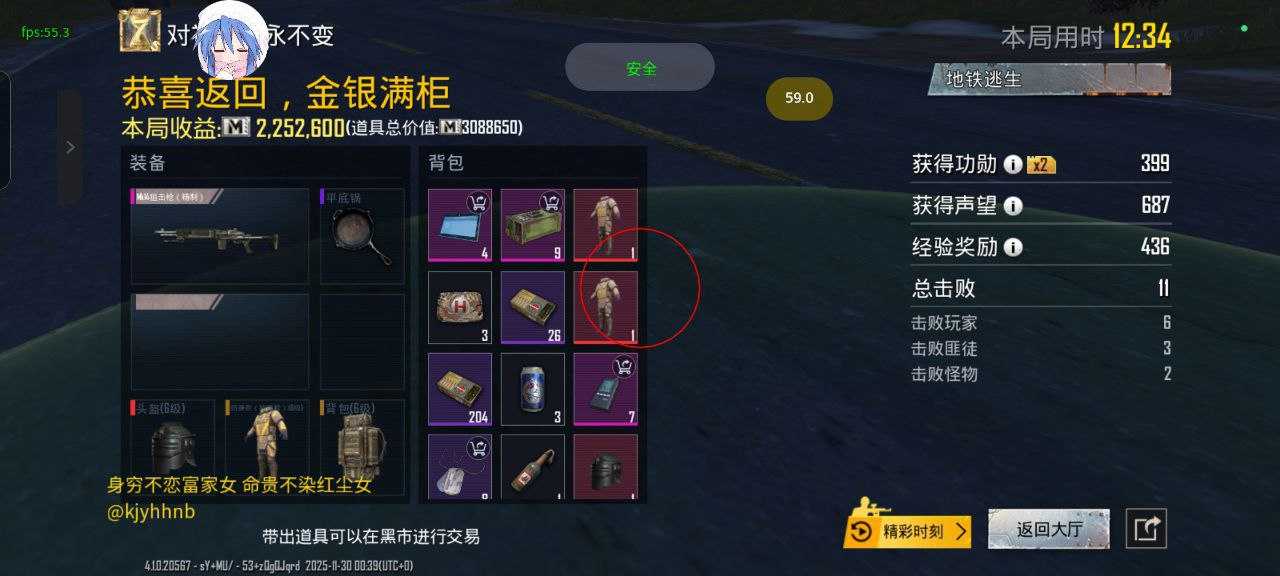The height and width of the screenshot is (576, 1280).
Task: Open the 精彩时刻 highlights replay
Action: point(908,531)
